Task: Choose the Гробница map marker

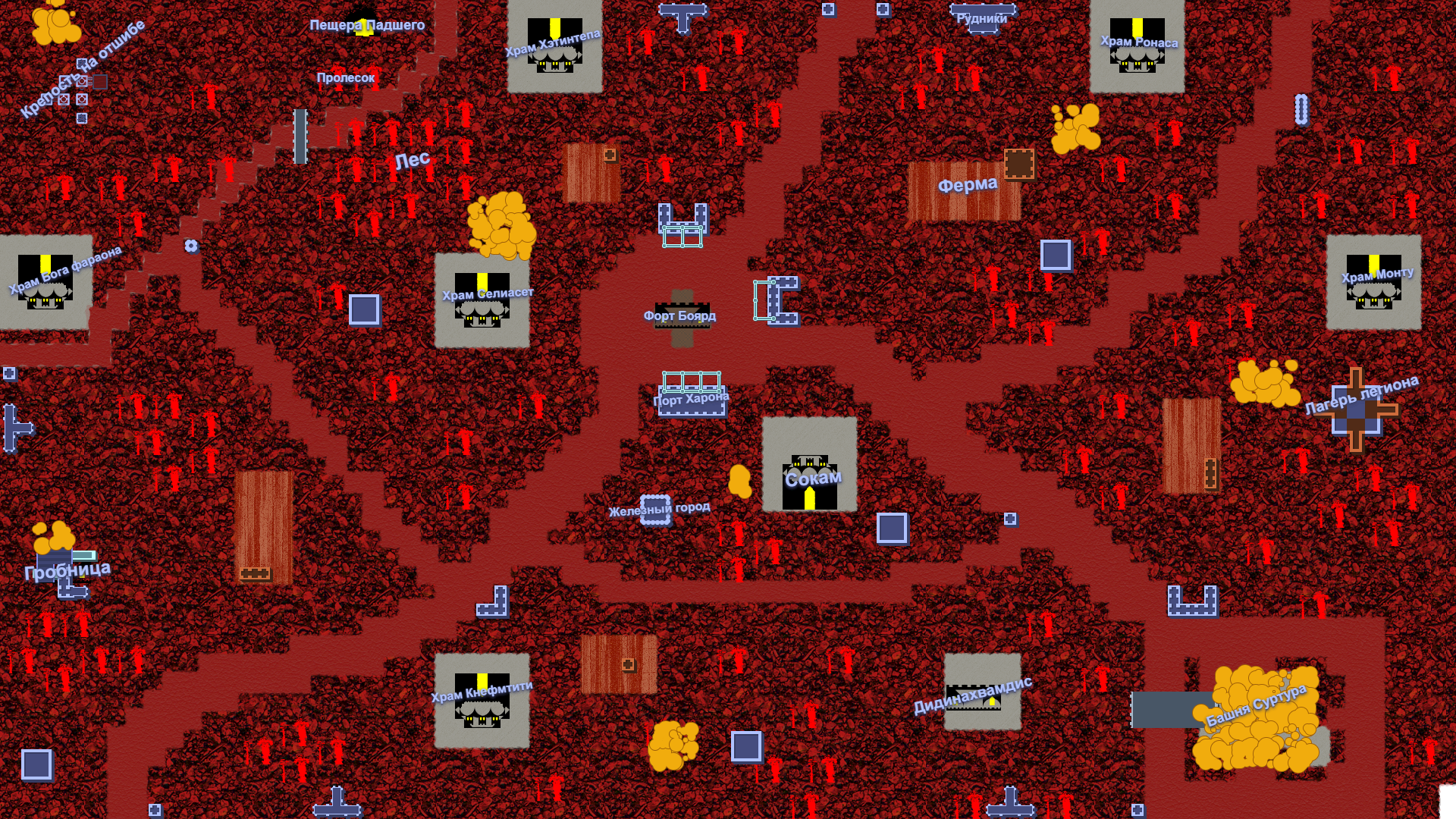Action: click(67, 570)
